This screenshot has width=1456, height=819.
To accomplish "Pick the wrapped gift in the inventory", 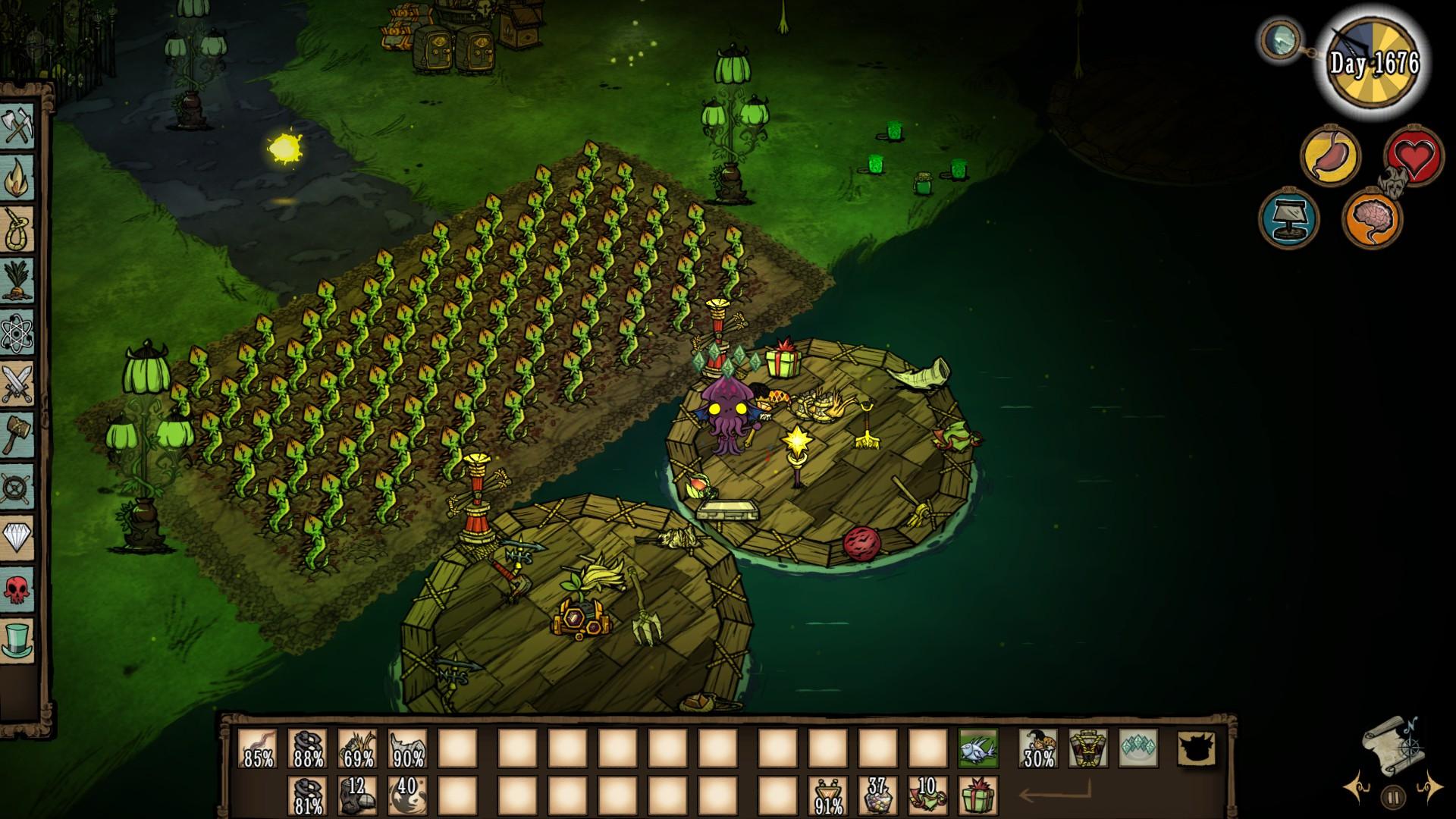I will tap(977, 796).
